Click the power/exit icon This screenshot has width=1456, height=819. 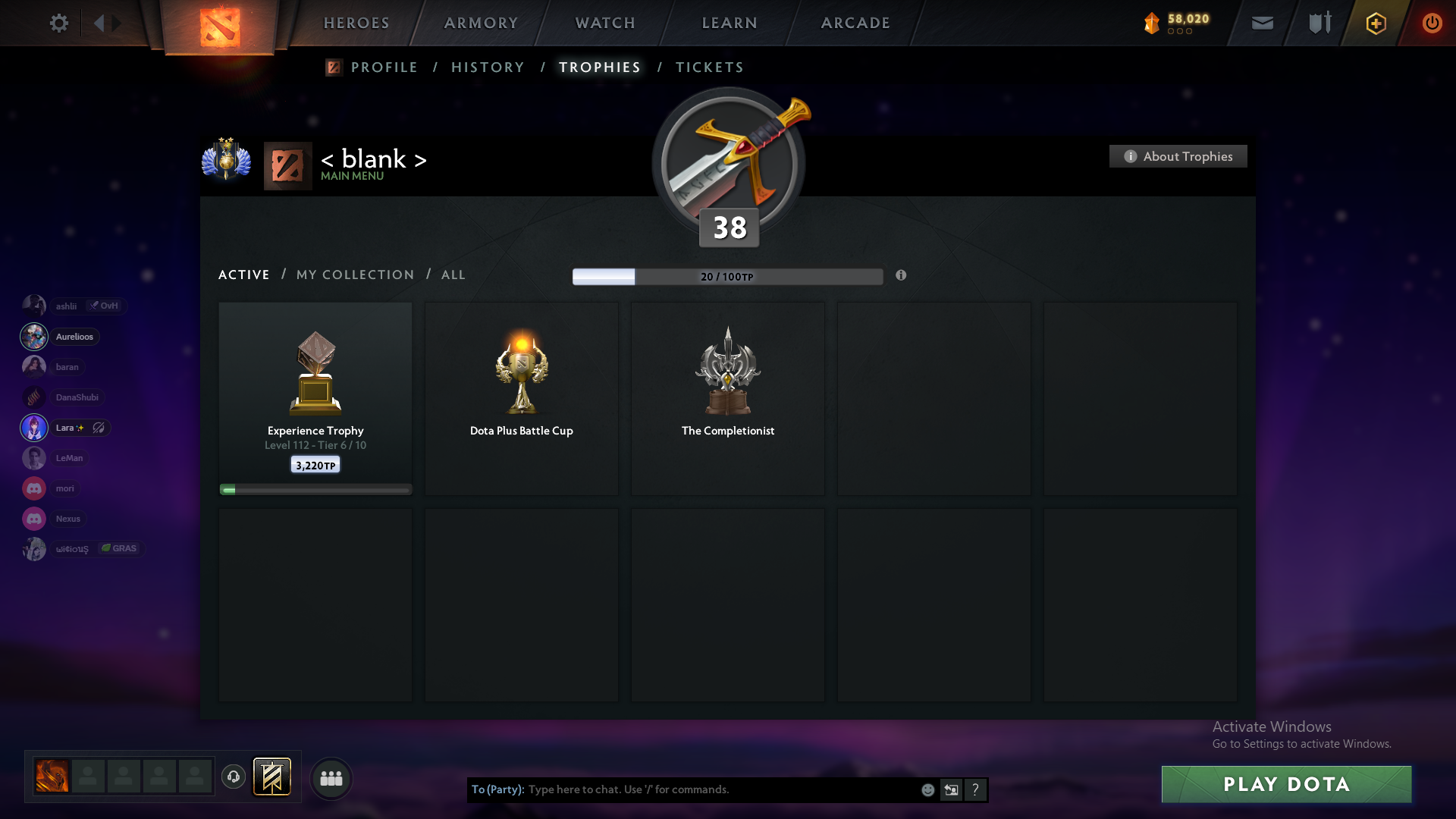pos(1432,23)
